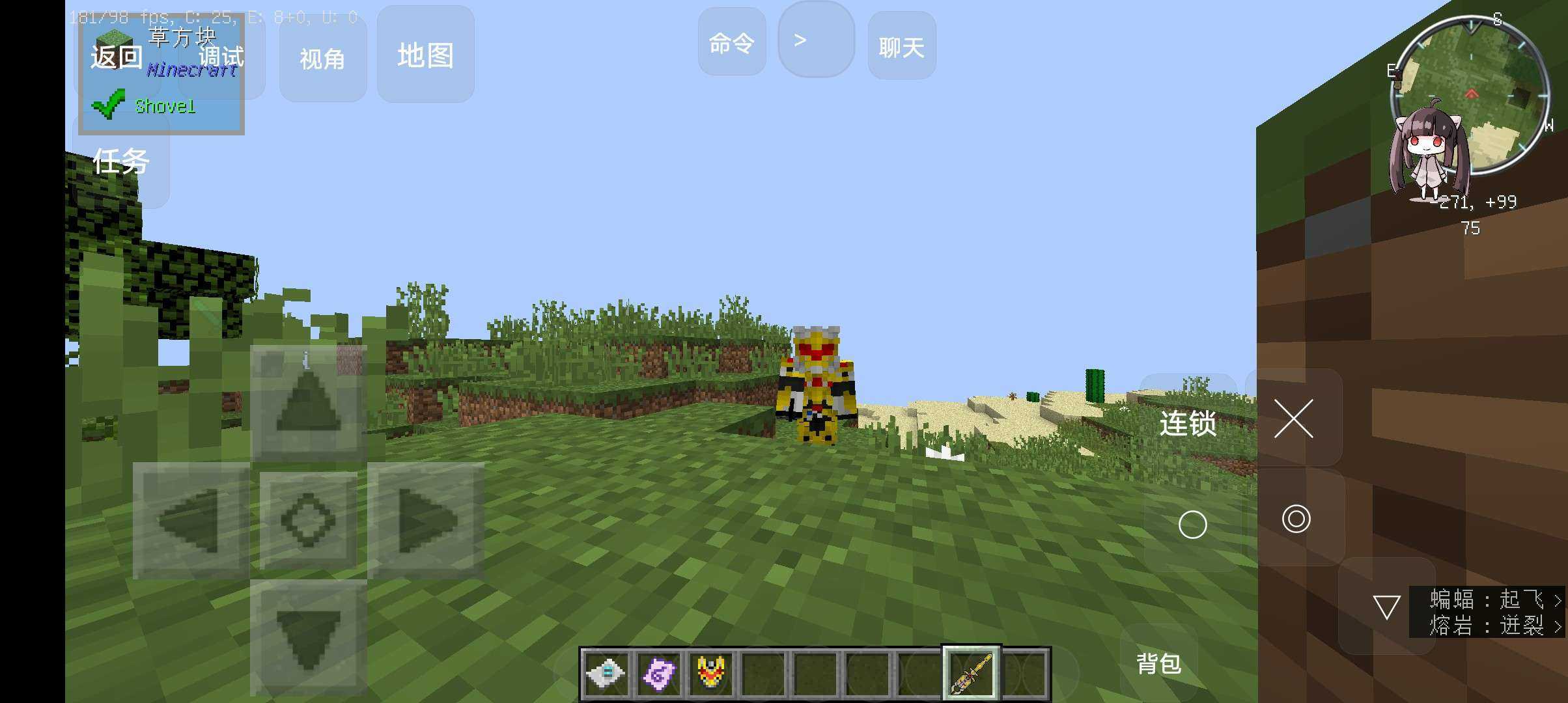Switch camera with the 视角 button
The image size is (1568, 703).
point(322,59)
